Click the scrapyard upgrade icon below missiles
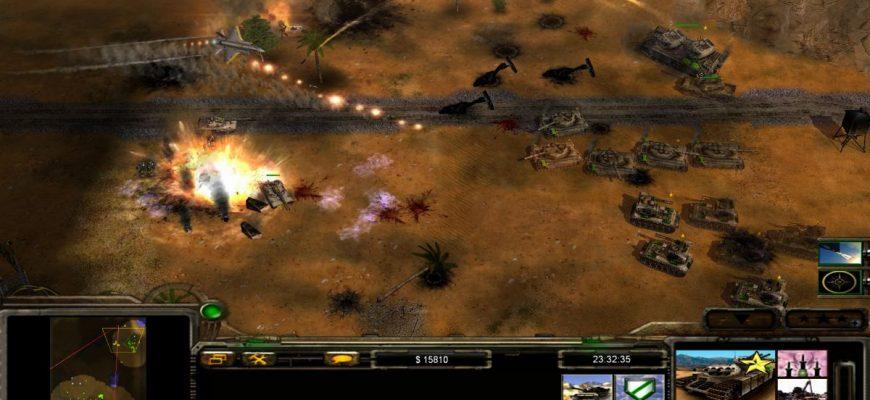Image resolution: width=870 pixels, height=400 pixels. (802, 389)
